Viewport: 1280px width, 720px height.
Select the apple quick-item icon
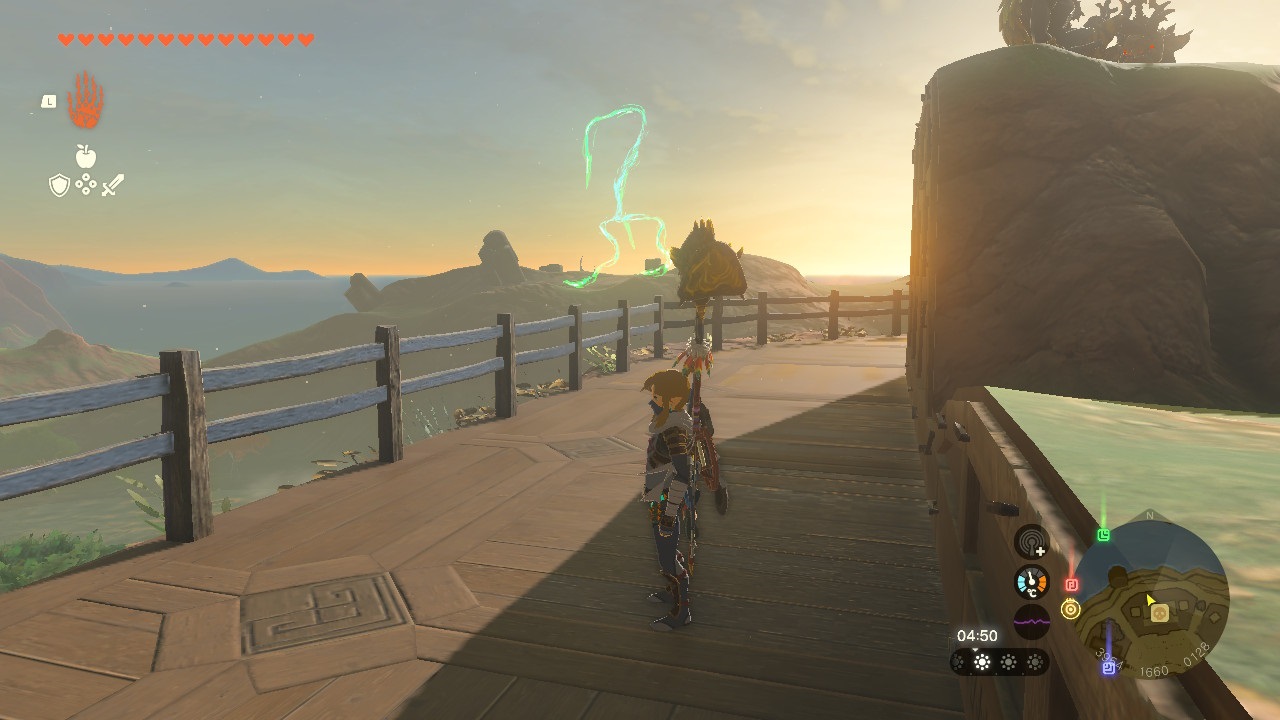86,155
